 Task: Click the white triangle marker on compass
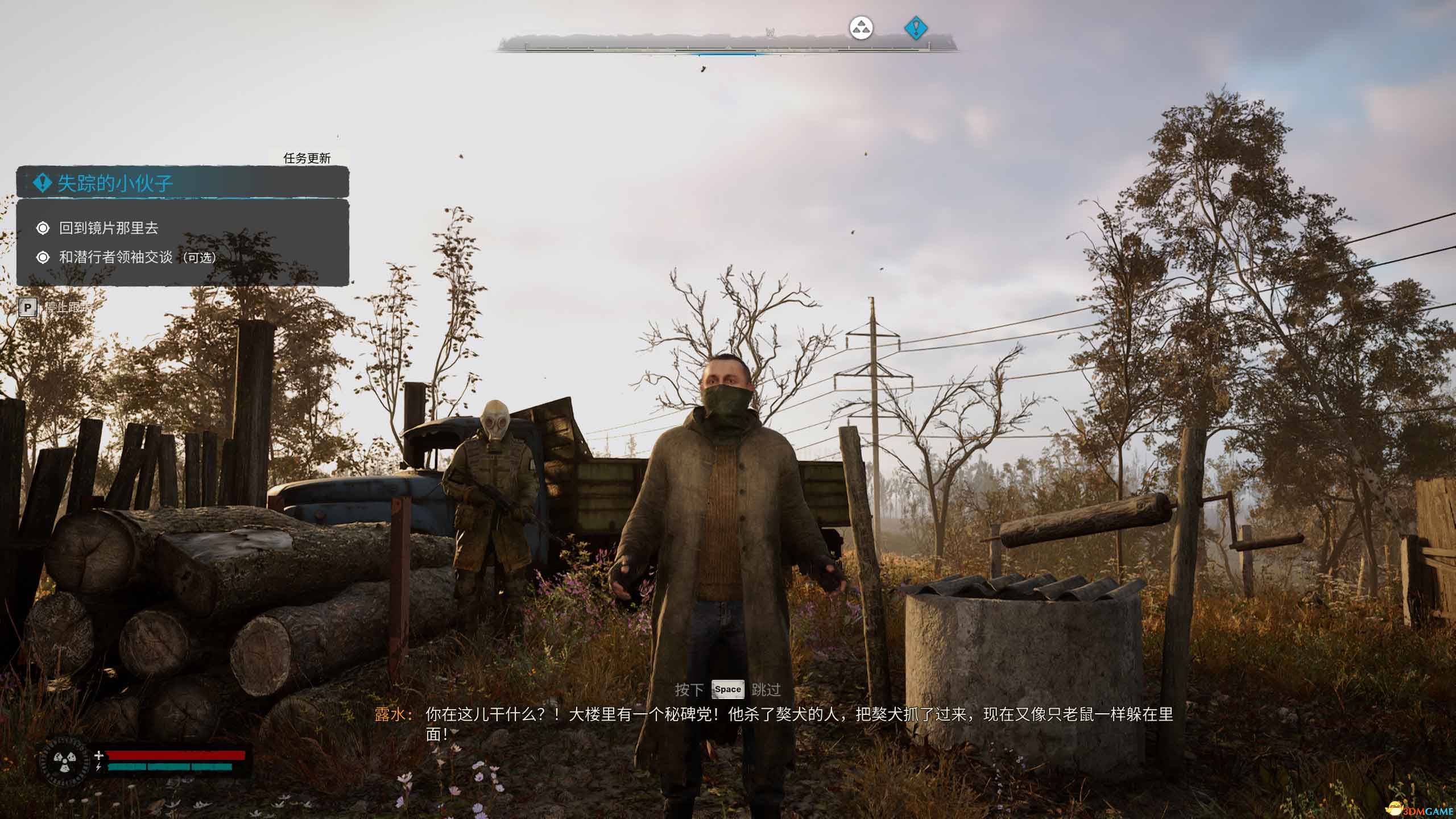(x=861, y=27)
